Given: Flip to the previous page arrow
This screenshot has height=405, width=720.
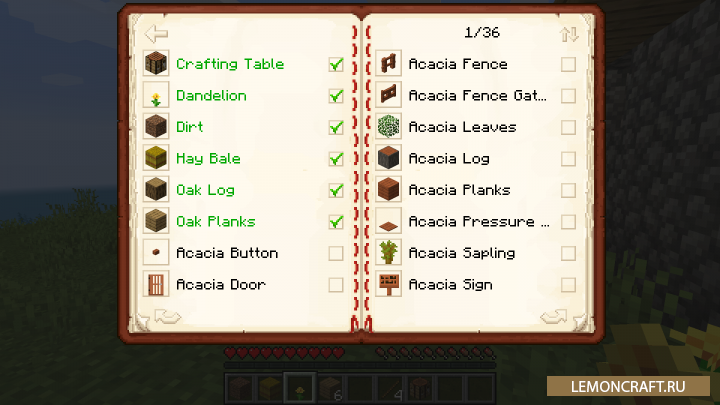Looking at the screenshot, I should click(x=166, y=317).
